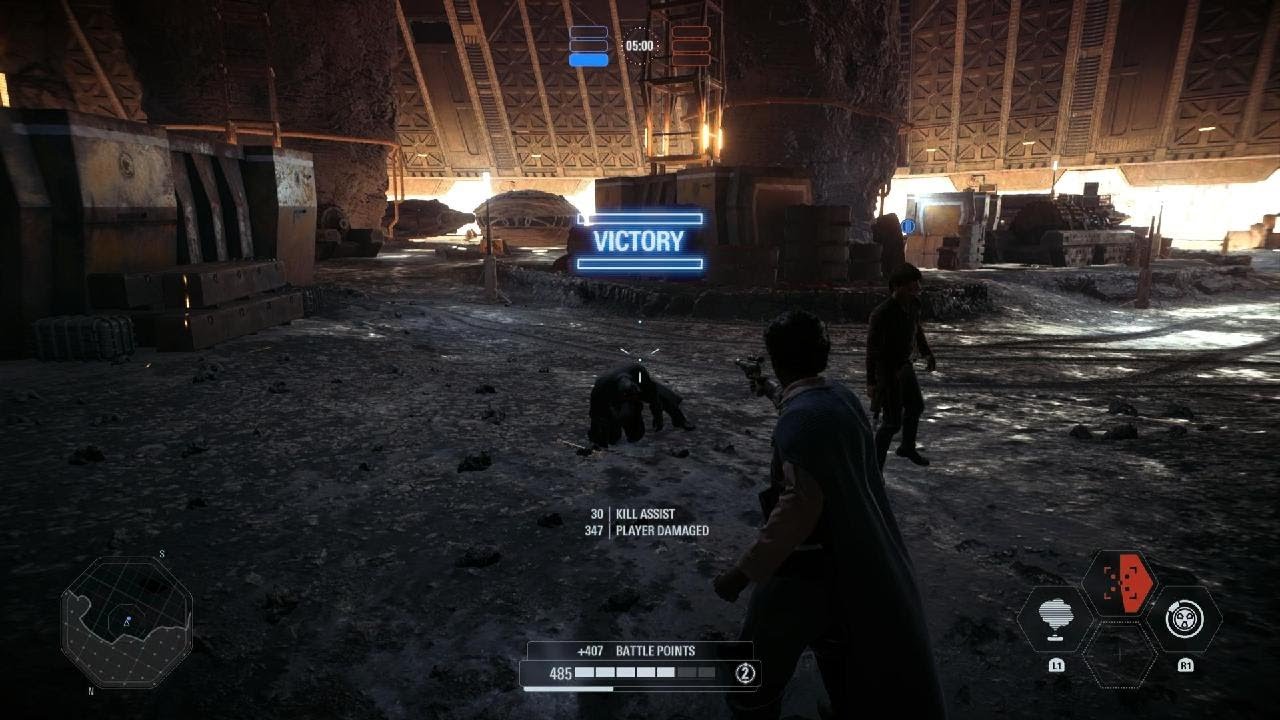Viewport: 1280px width, 720px height.
Task: Use the Disabler circular ability icon
Action: [x=1184, y=619]
